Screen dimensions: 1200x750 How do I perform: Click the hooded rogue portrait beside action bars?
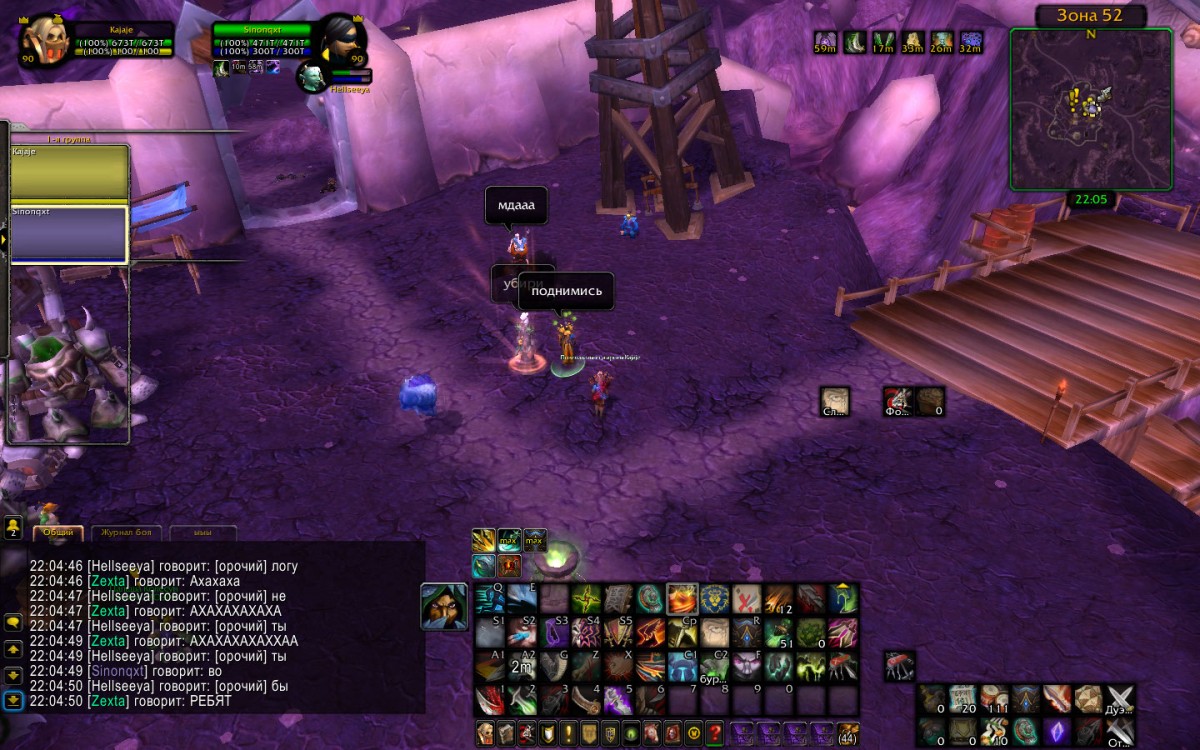coord(443,607)
